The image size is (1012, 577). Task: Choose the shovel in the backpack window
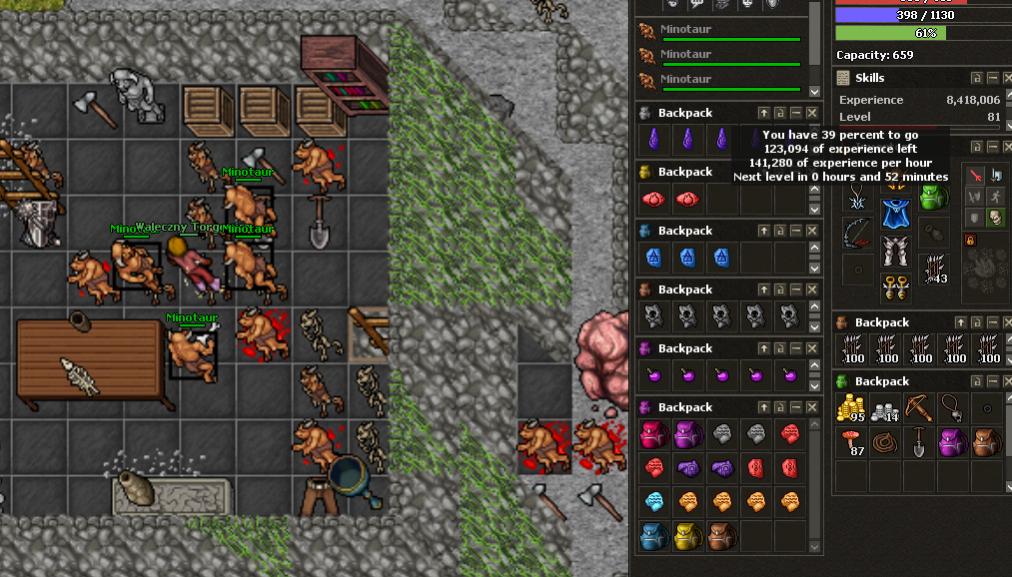(919, 443)
